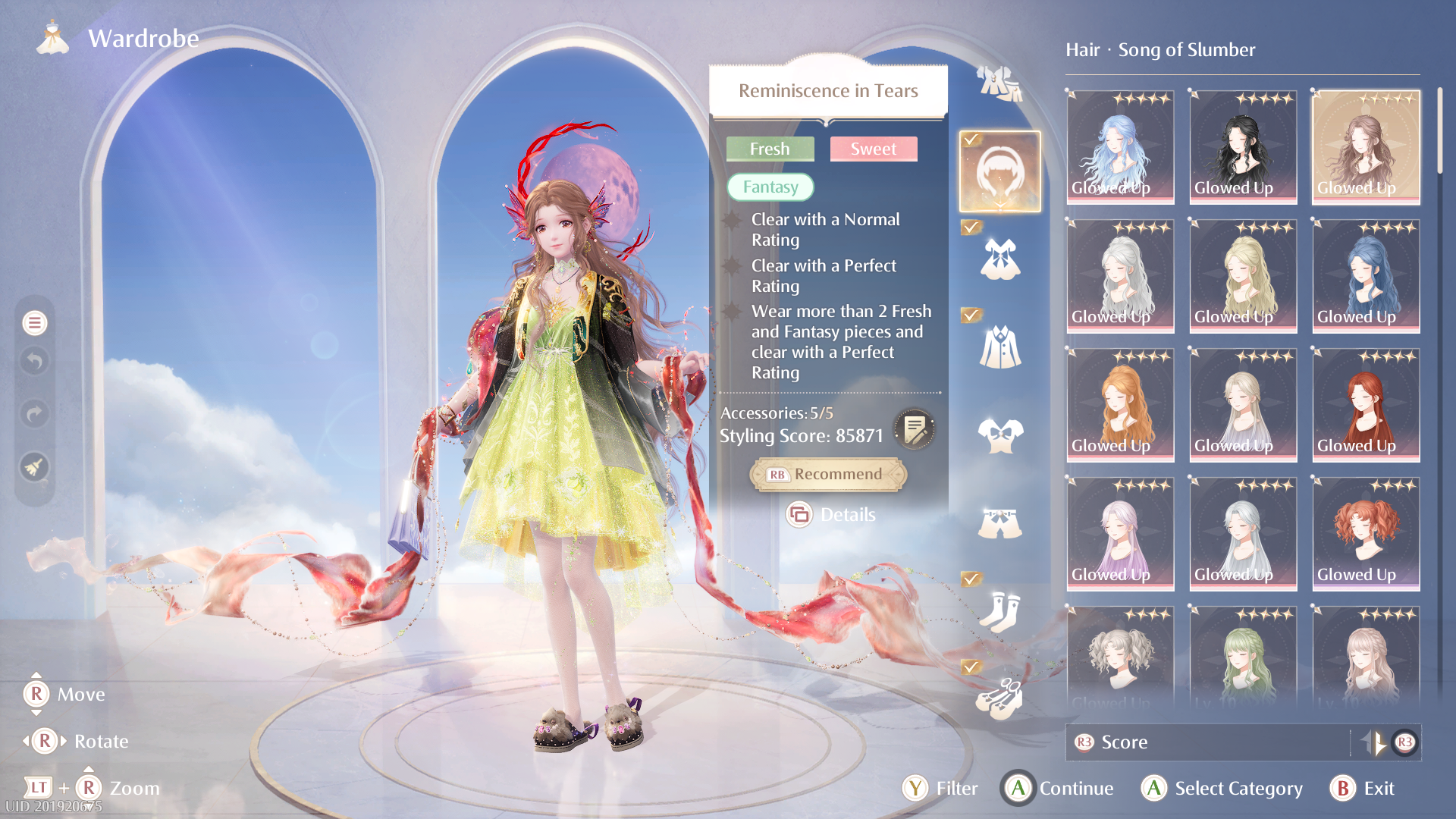Viewport: 1456px width, 819px height.
Task: Select the Hair category icon
Action: coord(999,172)
